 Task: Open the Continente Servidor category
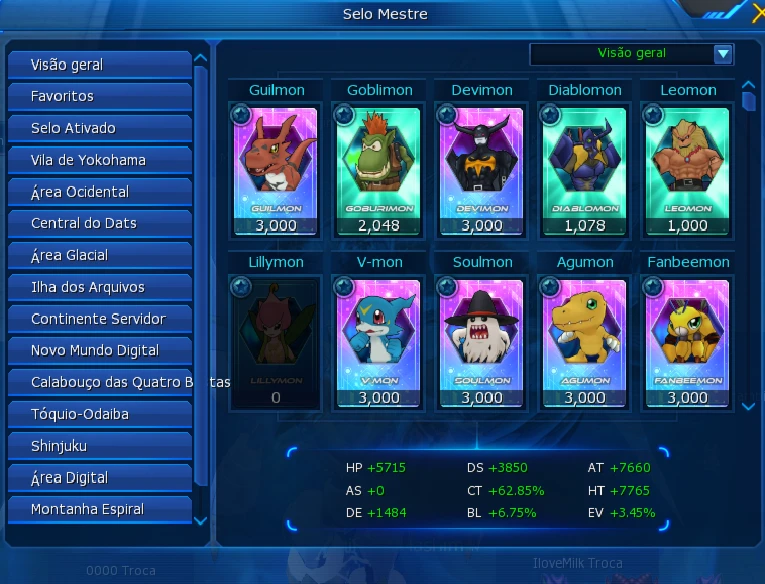(99, 320)
